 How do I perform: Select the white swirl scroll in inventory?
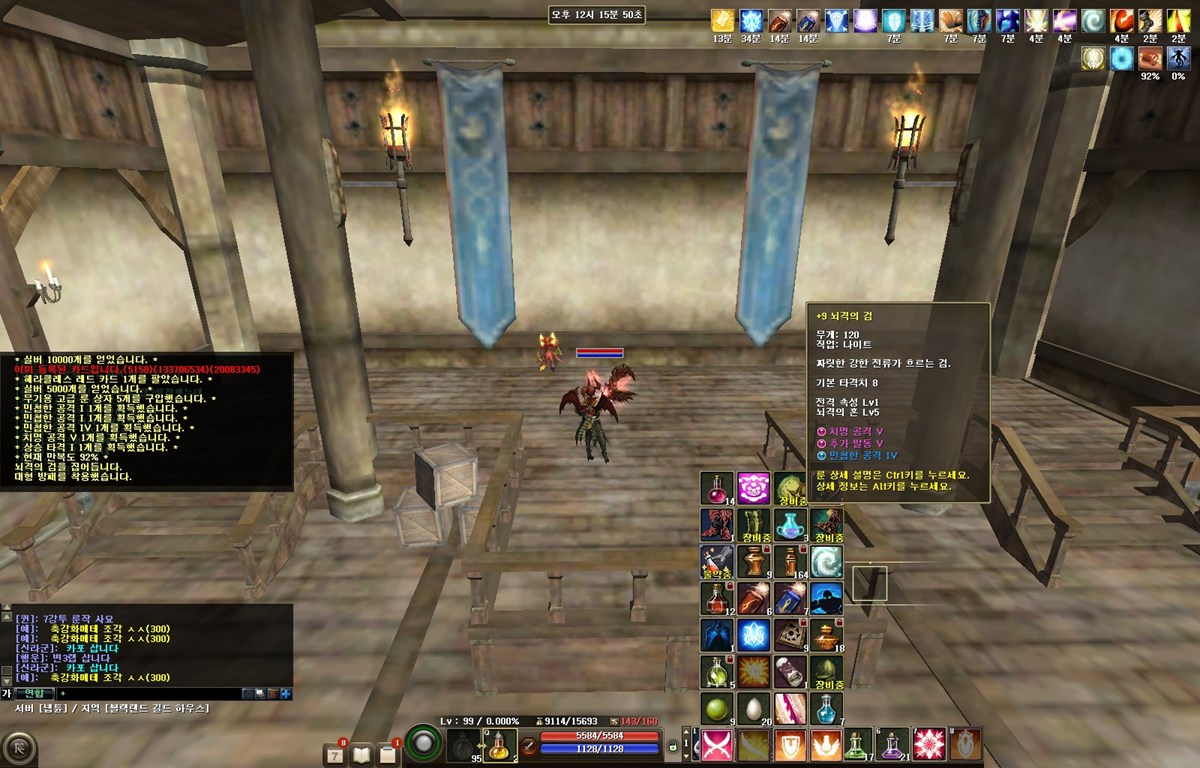click(x=826, y=562)
